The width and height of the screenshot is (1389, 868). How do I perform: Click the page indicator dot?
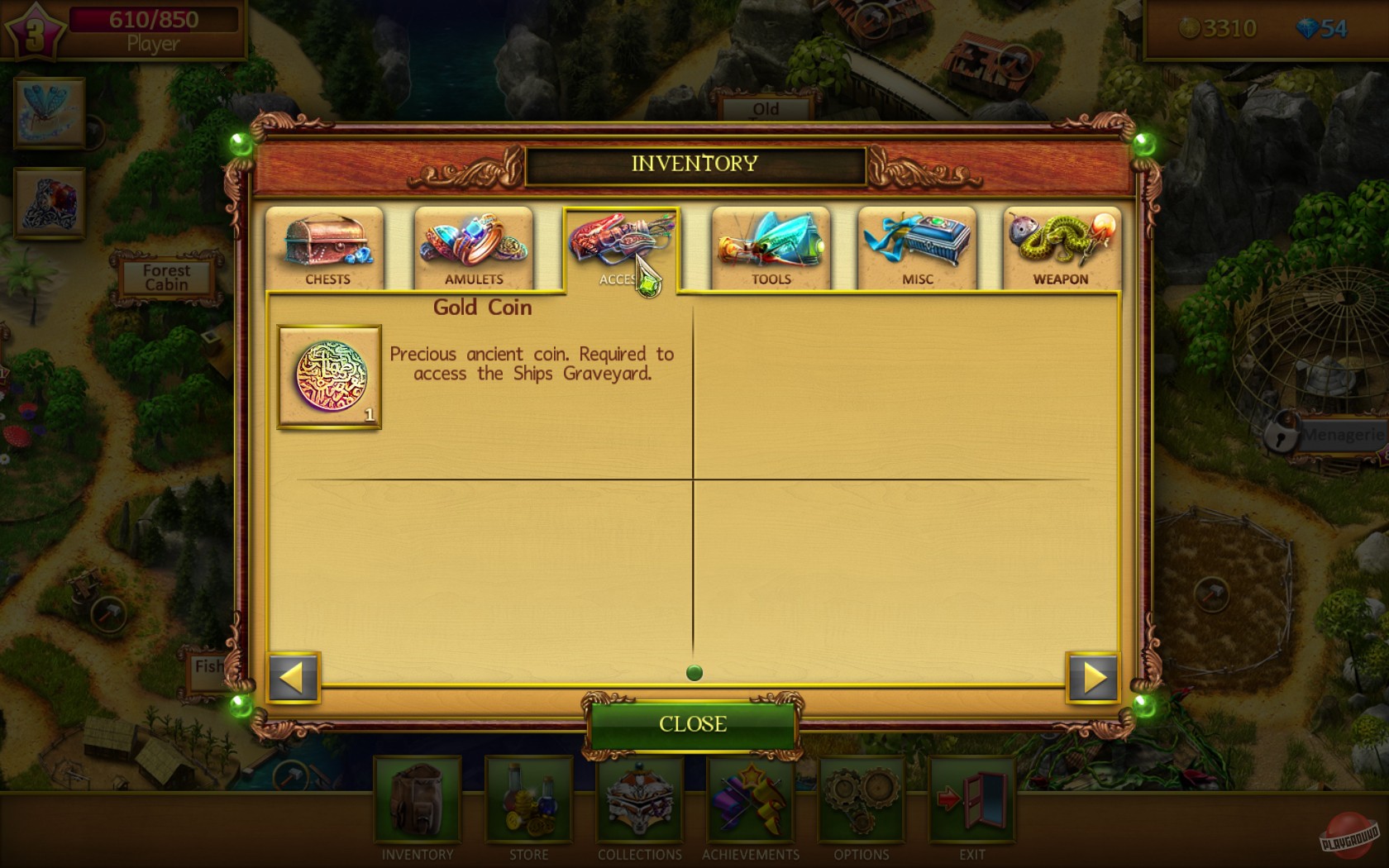point(694,673)
